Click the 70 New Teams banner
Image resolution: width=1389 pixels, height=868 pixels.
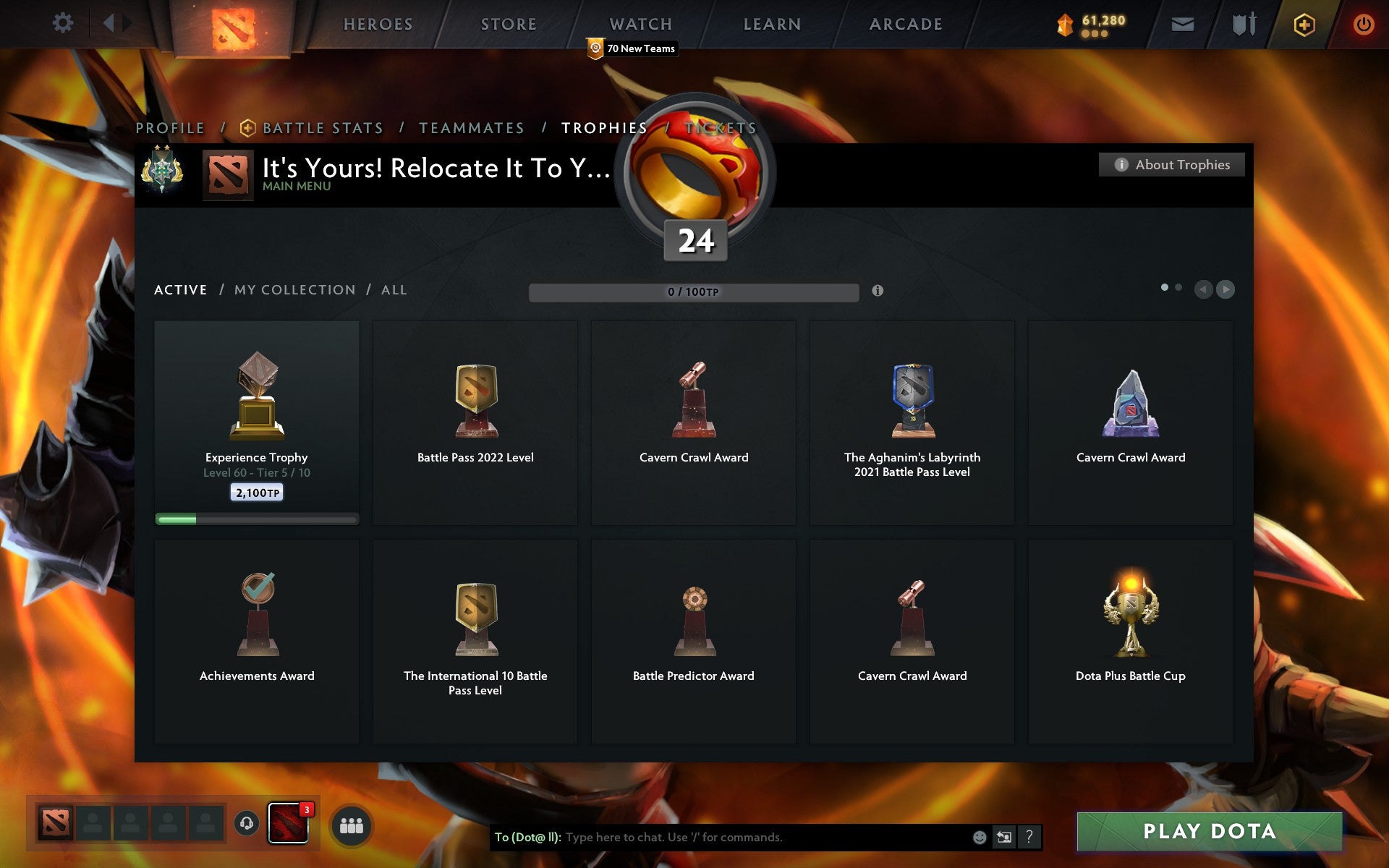click(632, 48)
